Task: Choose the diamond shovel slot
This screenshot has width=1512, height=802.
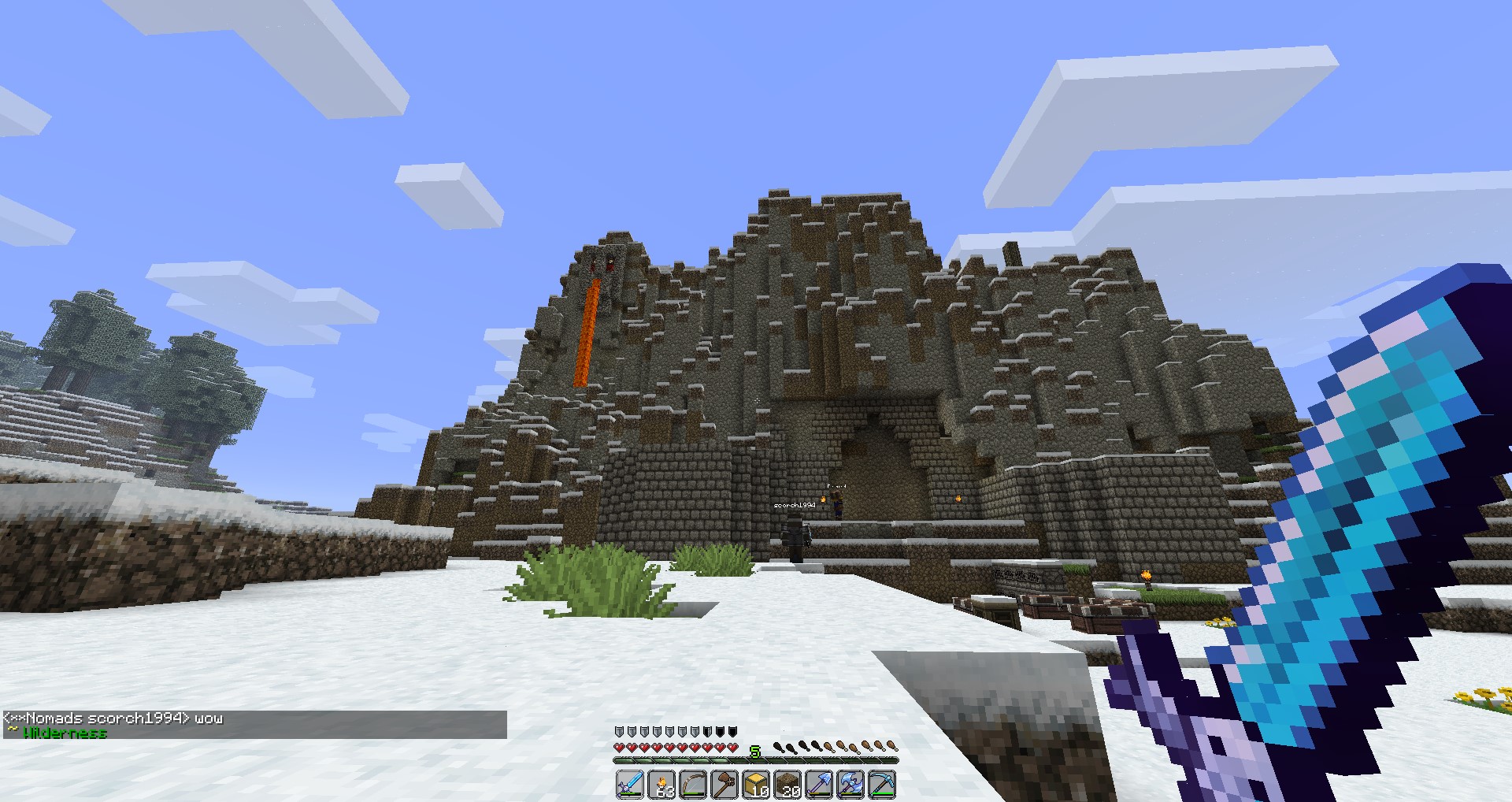Action: (x=819, y=785)
